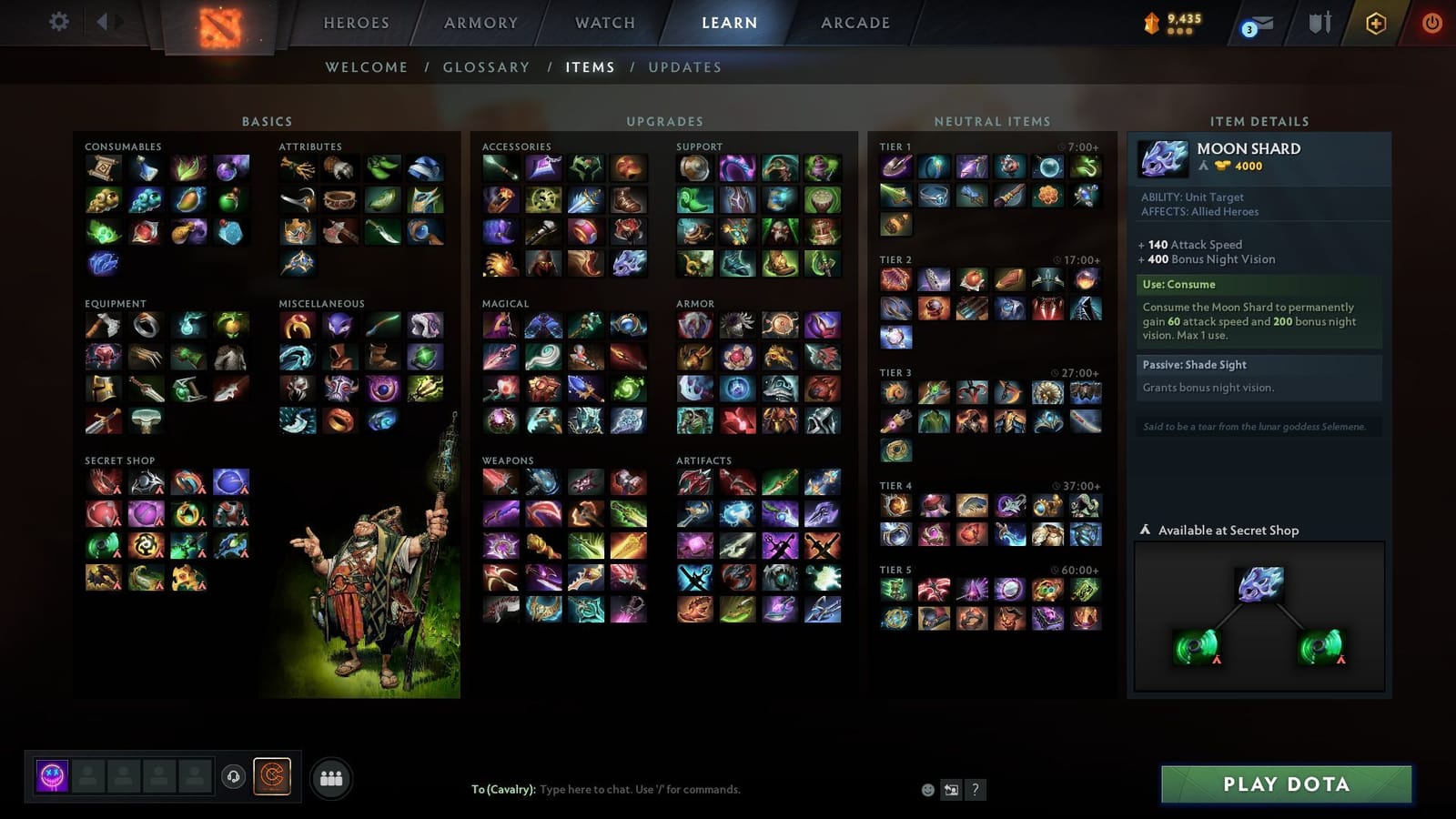
Task: Click your player avatar in the party bar
Action: [51, 776]
